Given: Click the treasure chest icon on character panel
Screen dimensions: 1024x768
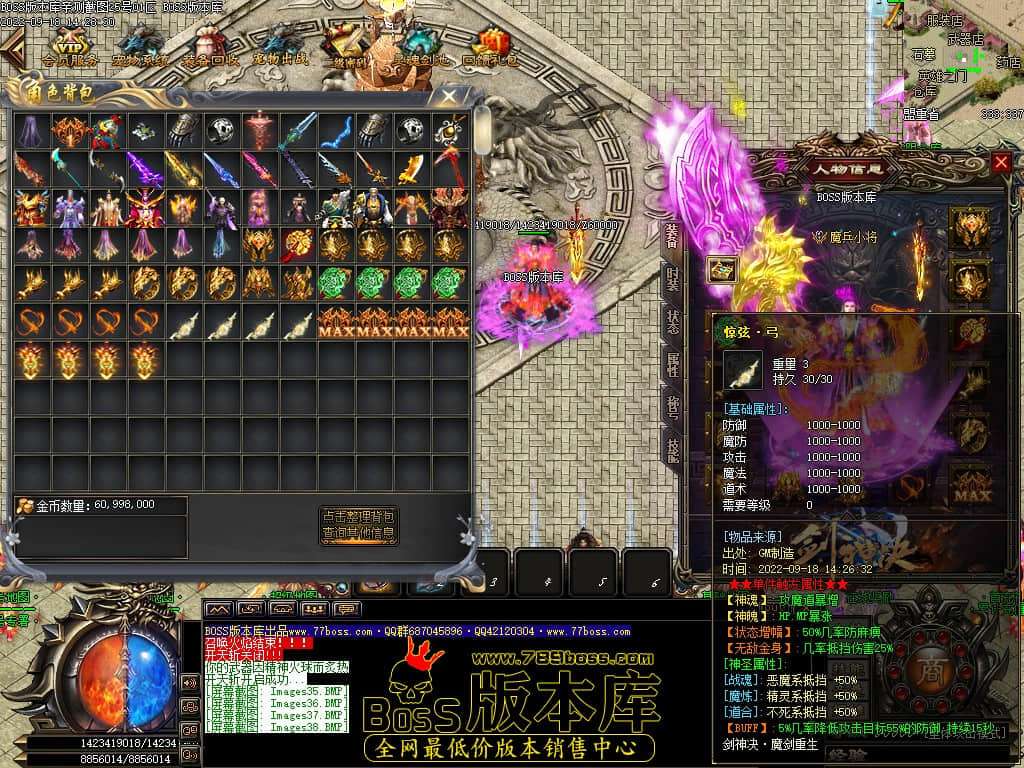Looking at the screenshot, I should pos(722,269).
